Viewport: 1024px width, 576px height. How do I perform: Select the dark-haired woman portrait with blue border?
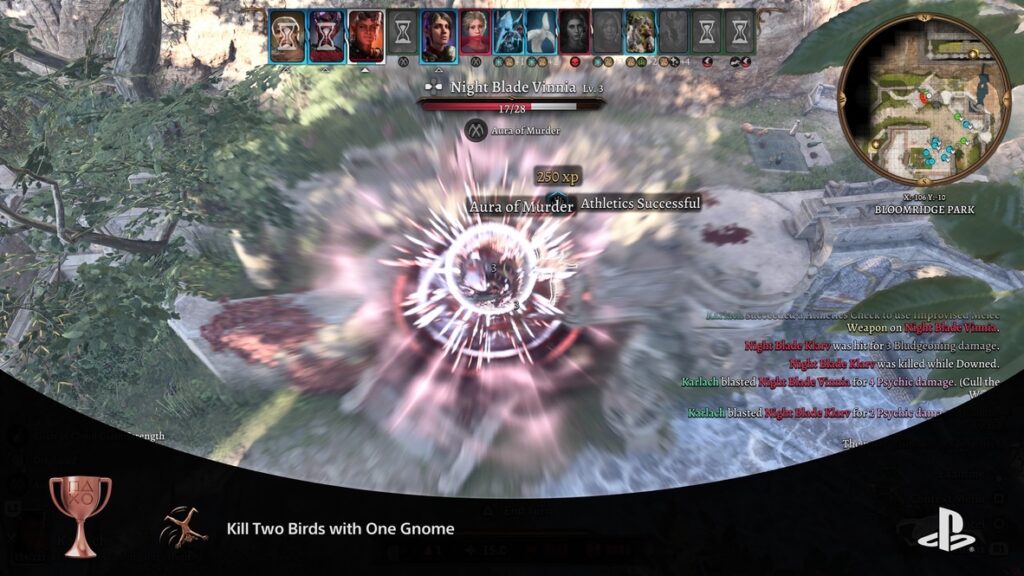point(439,37)
